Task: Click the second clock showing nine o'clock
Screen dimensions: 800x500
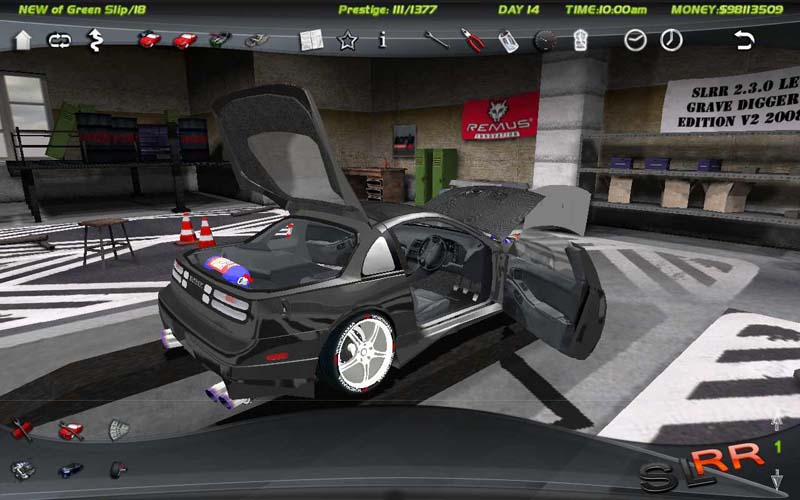Action: (671, 40)
